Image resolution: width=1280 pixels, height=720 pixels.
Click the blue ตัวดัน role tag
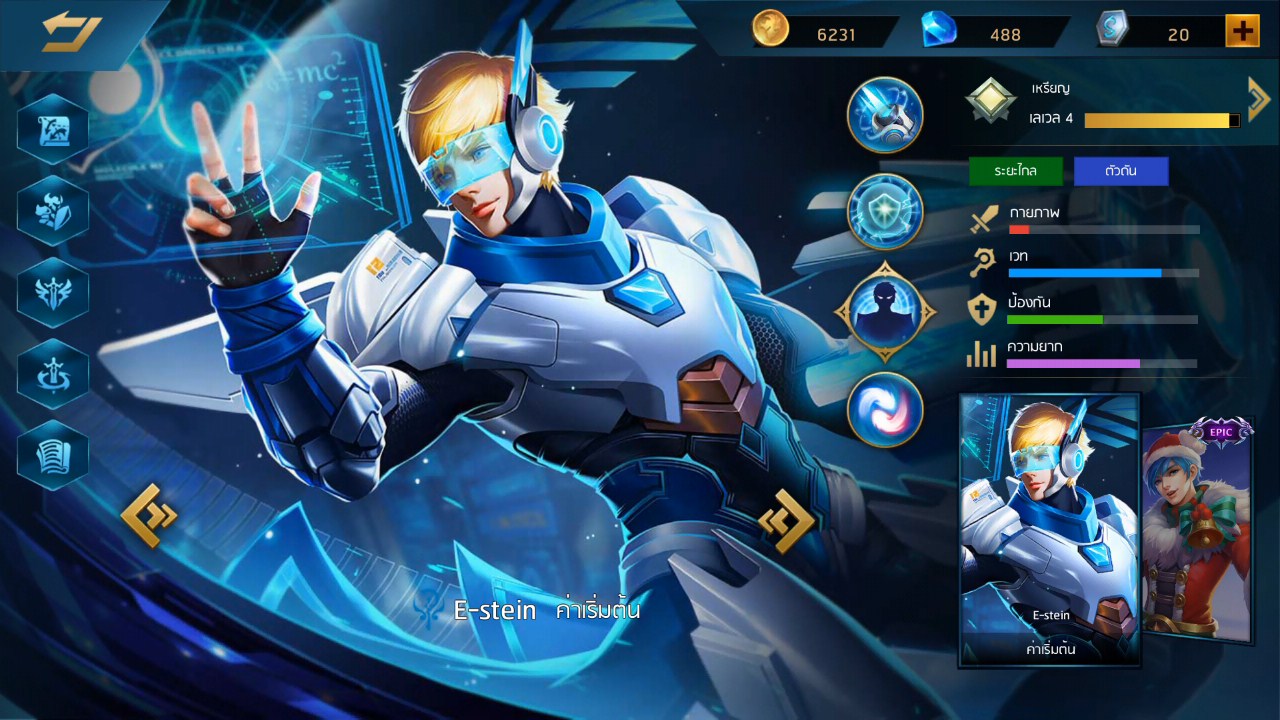pyautogui.click(x=1121, y=171)
